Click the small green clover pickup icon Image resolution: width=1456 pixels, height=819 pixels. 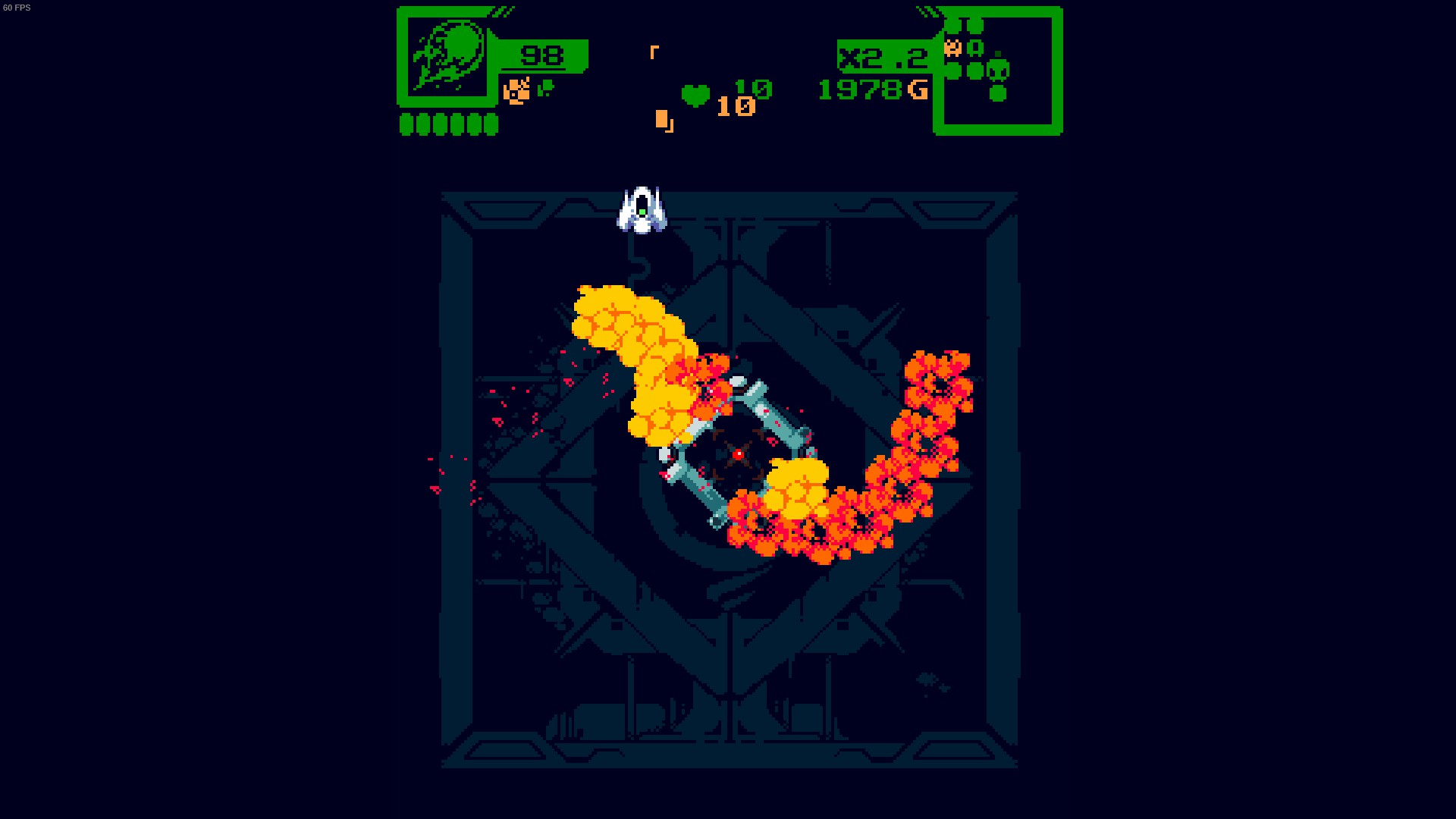[x=545, y=88]
